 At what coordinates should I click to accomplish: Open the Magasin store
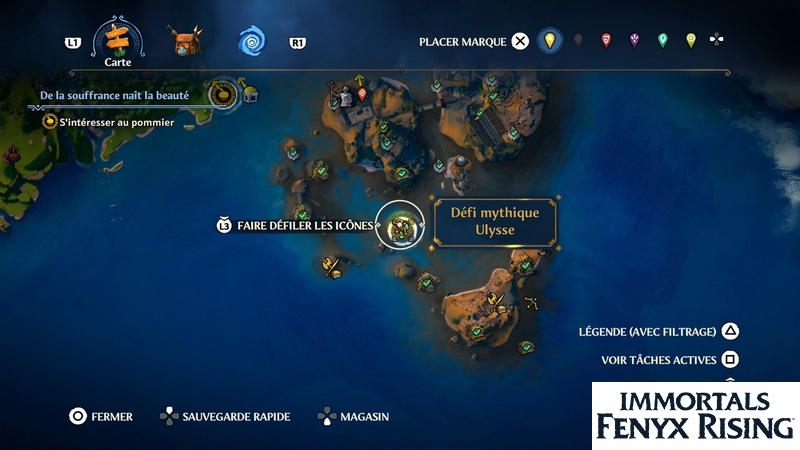[327, 416]
